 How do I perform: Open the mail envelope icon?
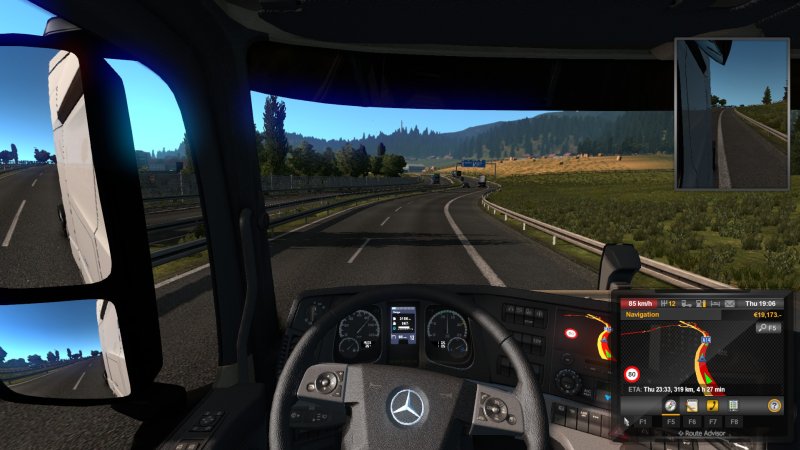click(x=729, y=303)
